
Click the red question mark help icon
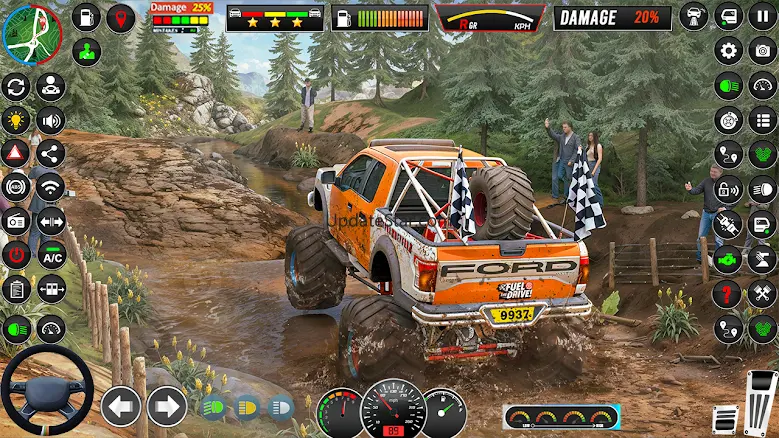tap(729, 294)
